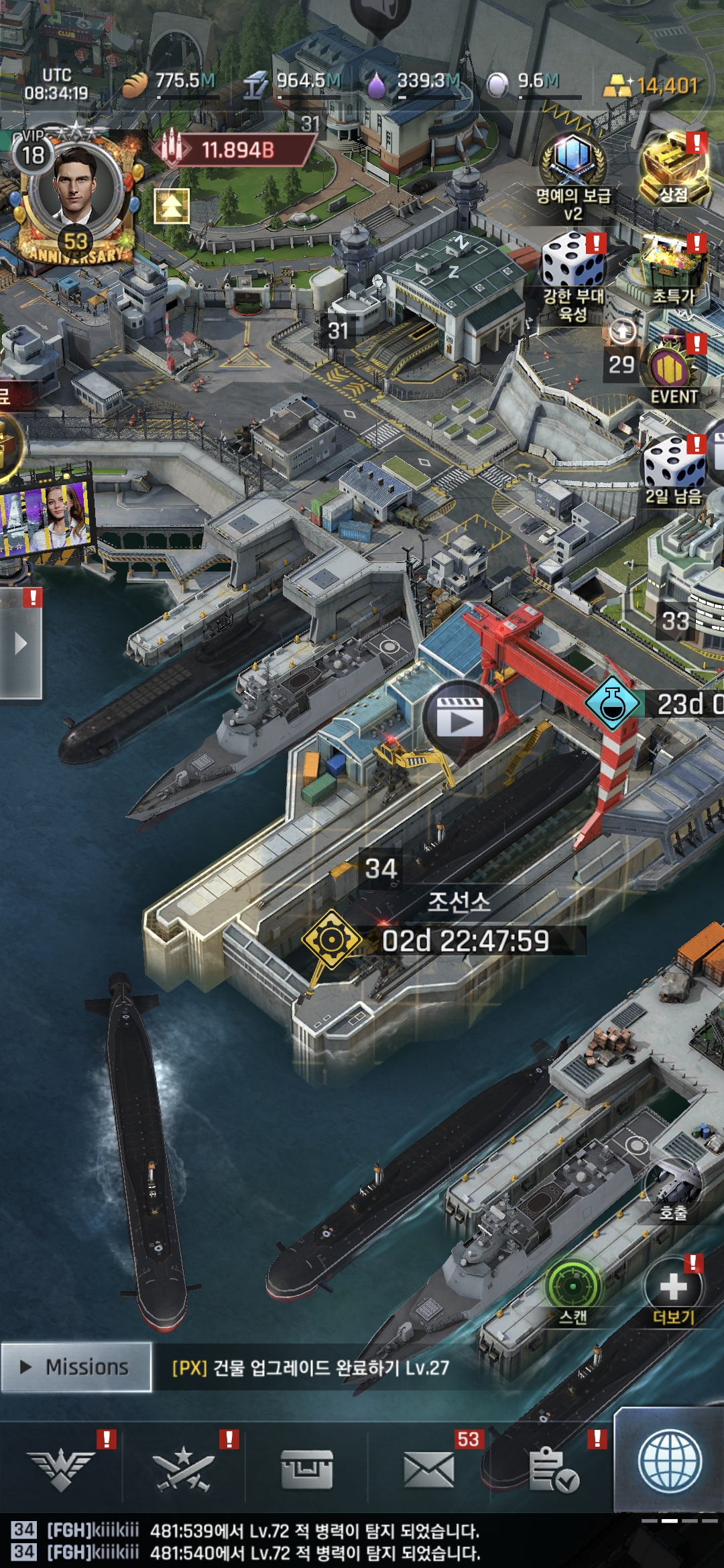Open the Missions panel
724x1568 pixels.
pos(76,1367)
